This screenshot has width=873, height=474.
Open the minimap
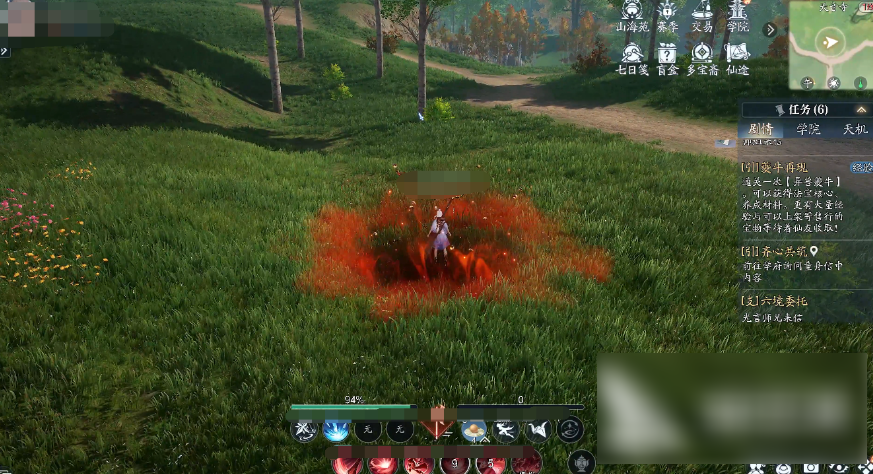tap(830, 44)
